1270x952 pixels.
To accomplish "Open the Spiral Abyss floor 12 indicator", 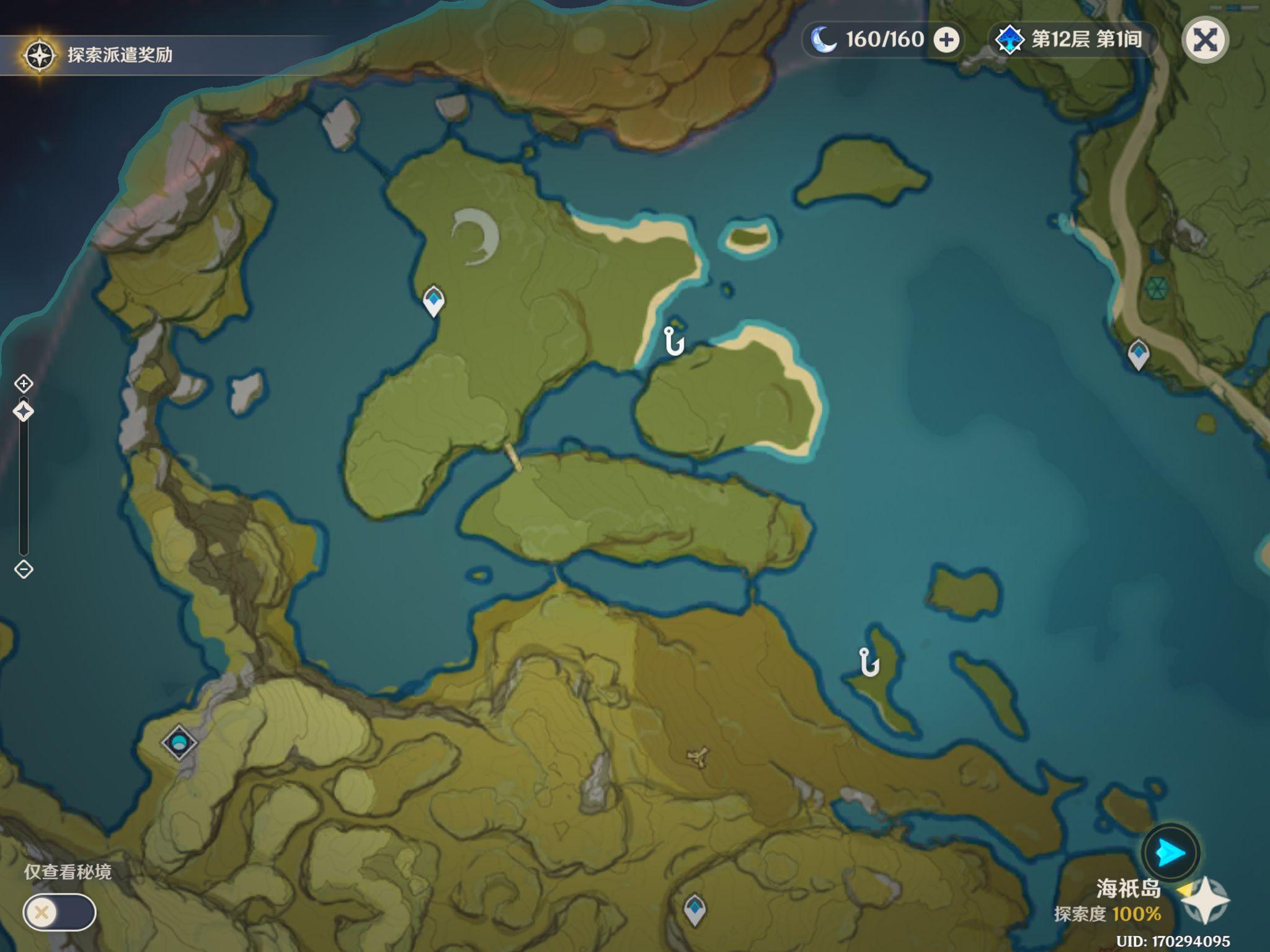I will (1072, 40).
